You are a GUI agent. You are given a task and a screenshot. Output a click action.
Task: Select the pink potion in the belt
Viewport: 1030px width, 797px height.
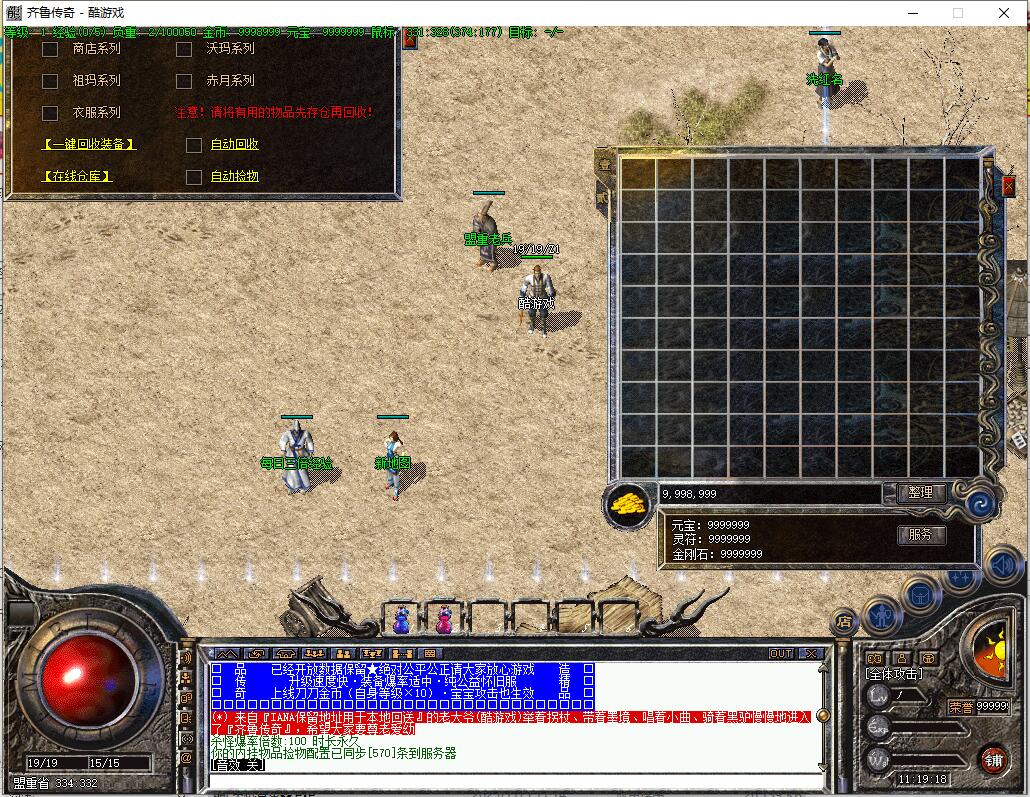coord(443,620)
